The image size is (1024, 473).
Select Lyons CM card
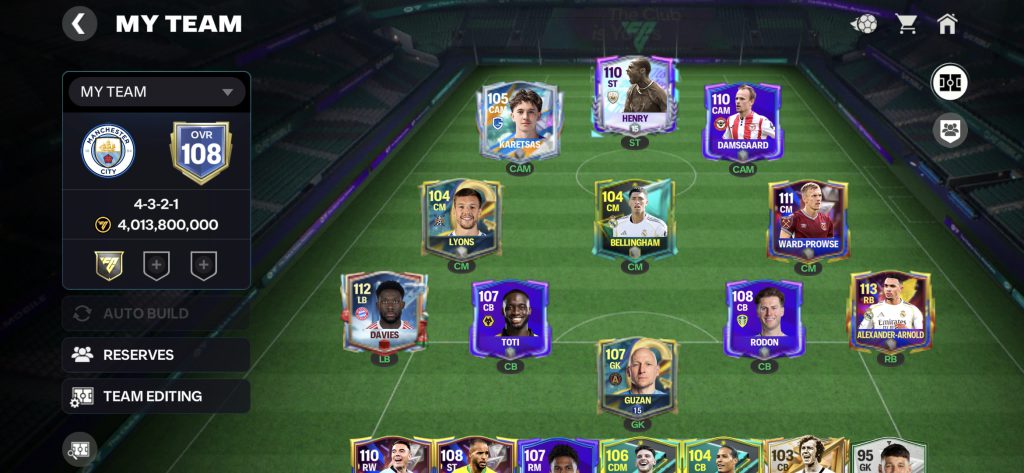(462, 218)
